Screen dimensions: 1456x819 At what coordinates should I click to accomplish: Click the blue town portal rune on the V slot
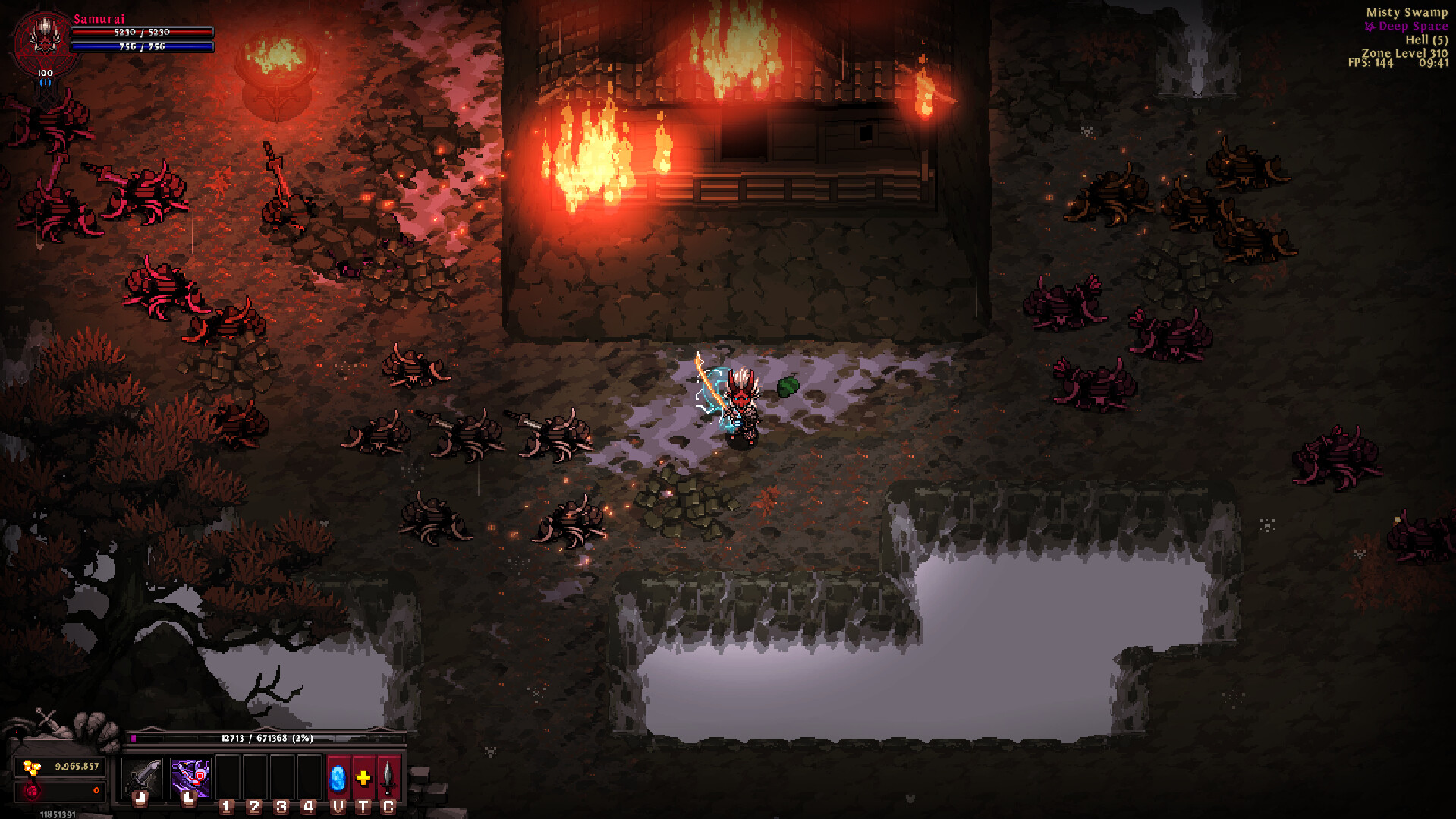[338, 776]
